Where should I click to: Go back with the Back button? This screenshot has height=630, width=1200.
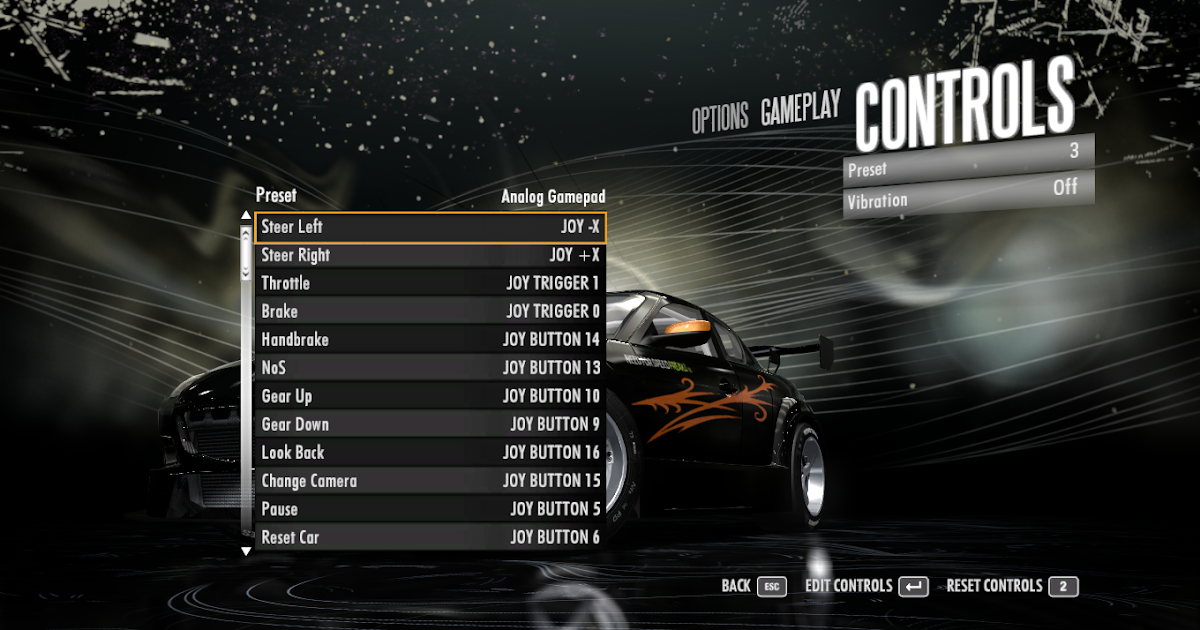coord(753,586)
